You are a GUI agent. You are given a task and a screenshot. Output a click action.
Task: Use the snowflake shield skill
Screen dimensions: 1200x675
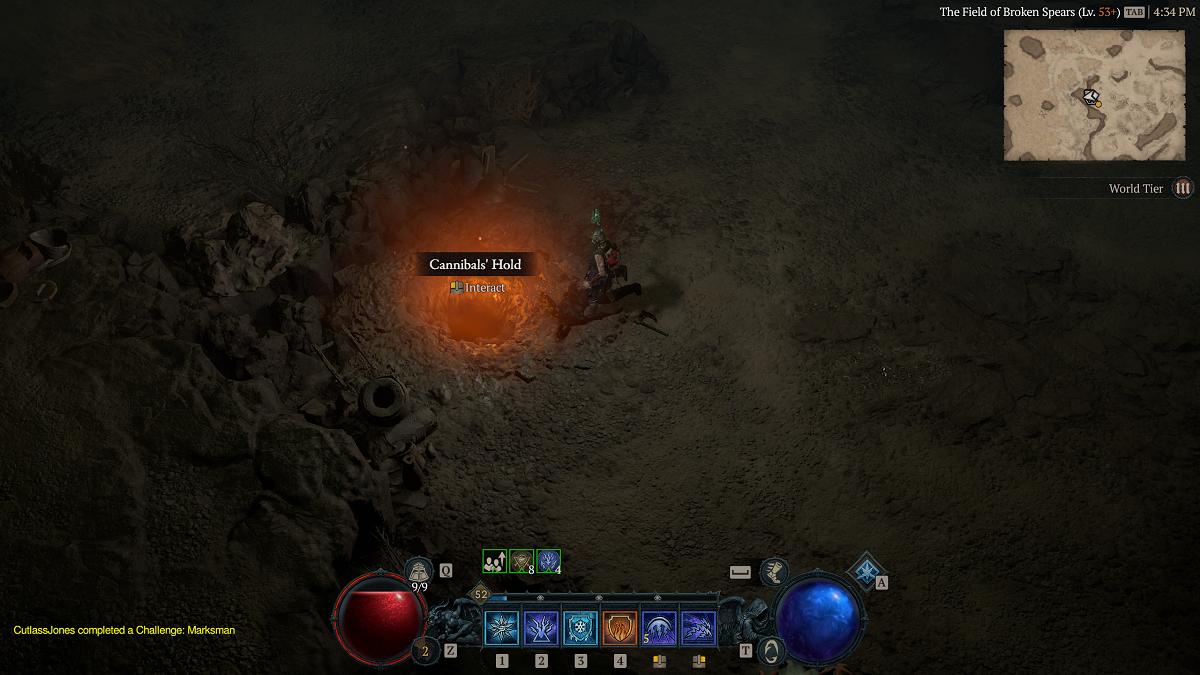(x=580, y=629)
